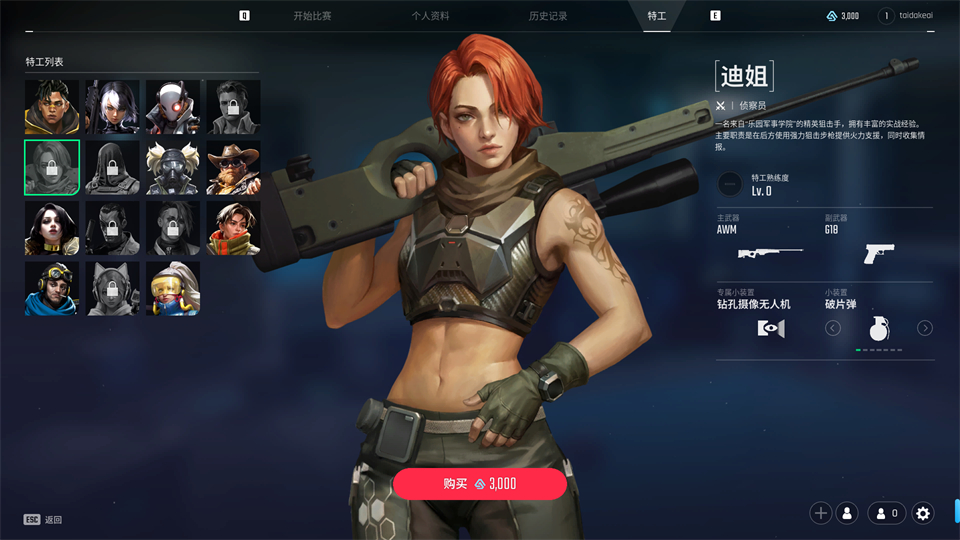Switch to the 个人资料 tab
960x540 pixels.
430,16
